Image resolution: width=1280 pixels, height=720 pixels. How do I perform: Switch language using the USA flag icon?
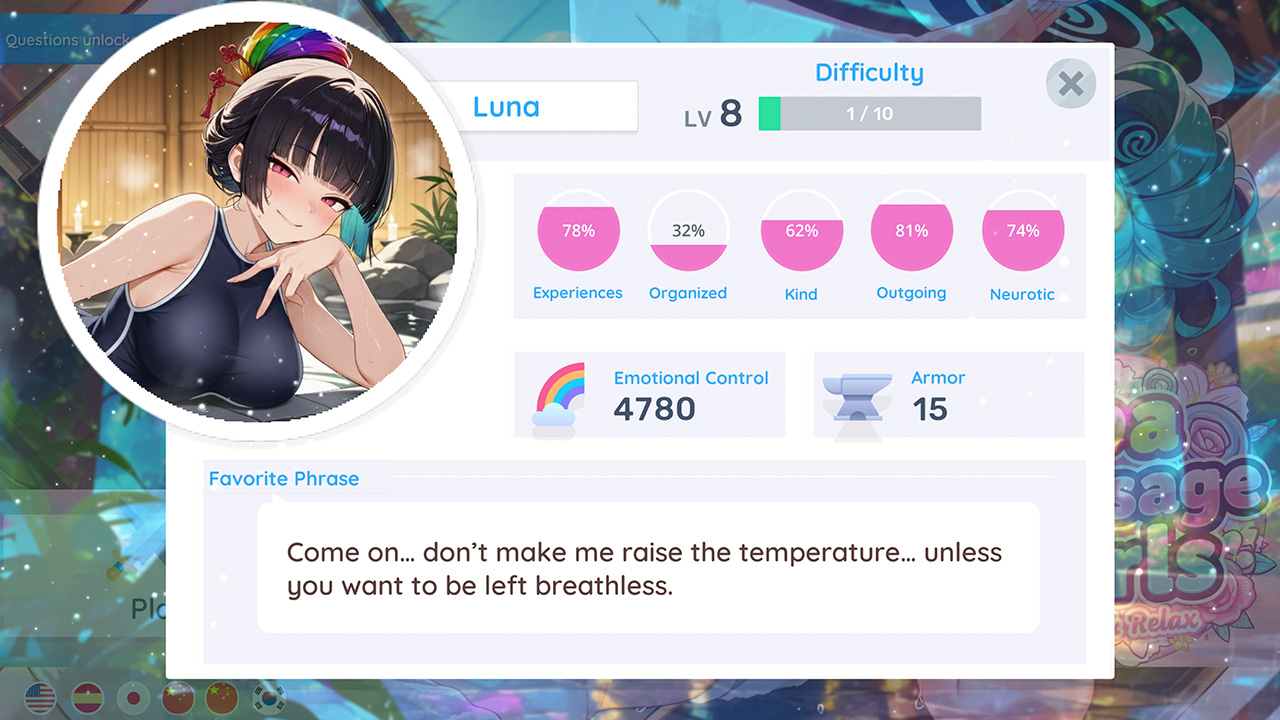pos(40,698)
